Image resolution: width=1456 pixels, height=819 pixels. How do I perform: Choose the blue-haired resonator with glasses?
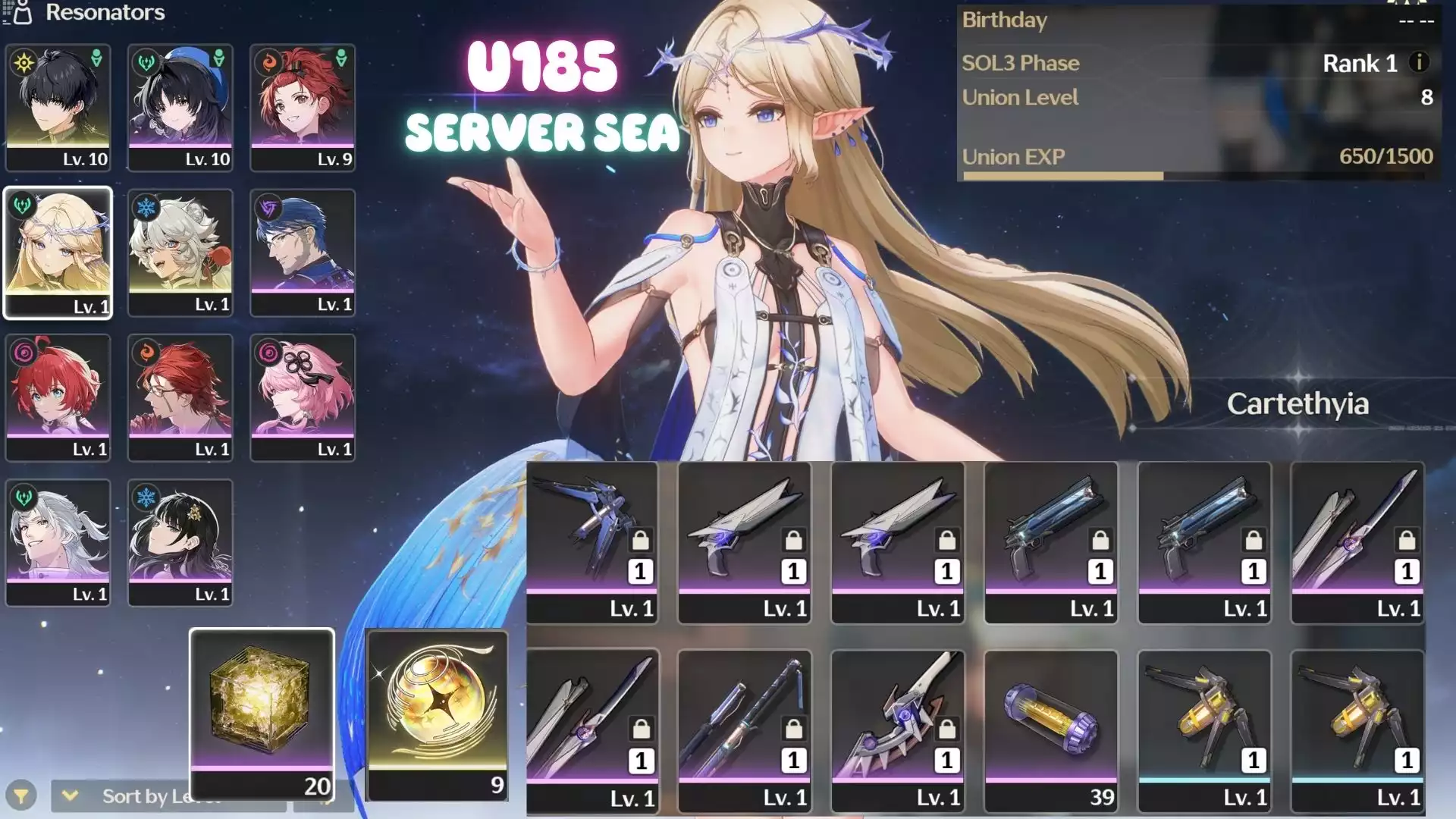point(303,252)
